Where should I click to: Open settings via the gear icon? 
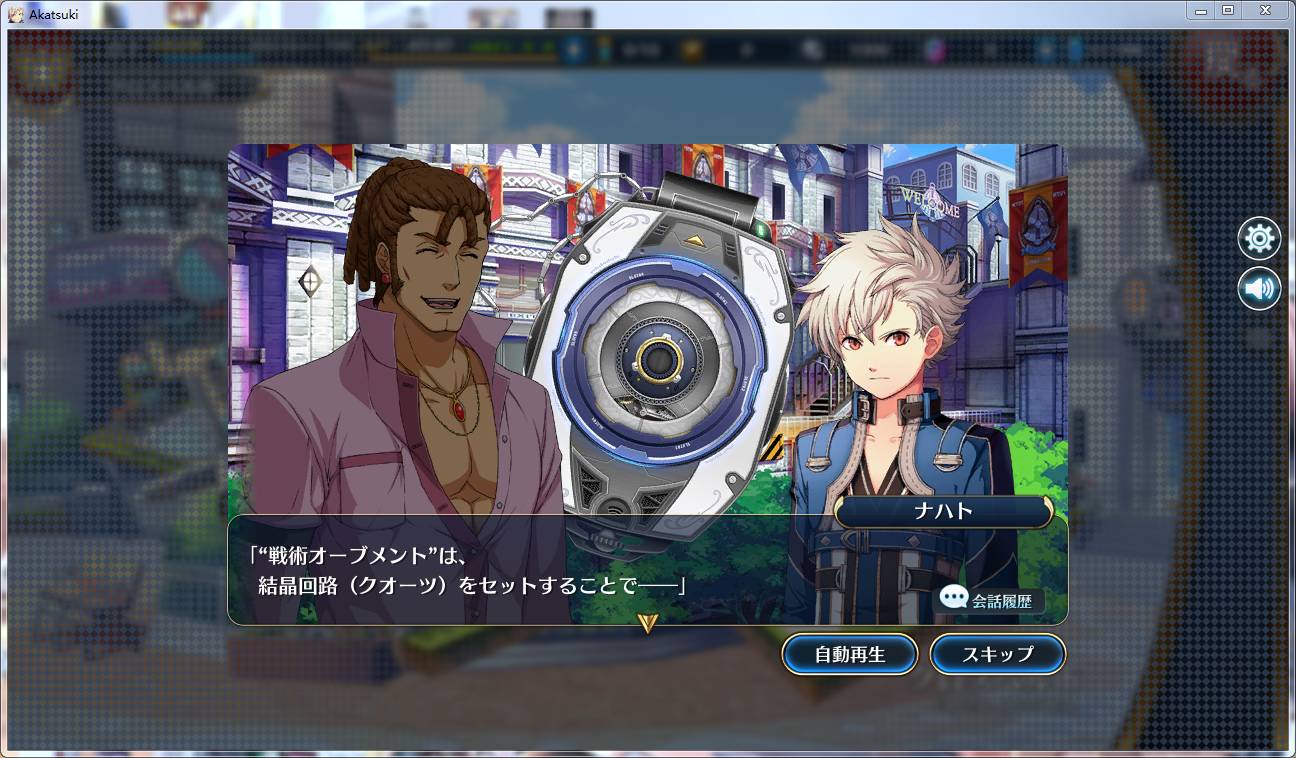1258,238
